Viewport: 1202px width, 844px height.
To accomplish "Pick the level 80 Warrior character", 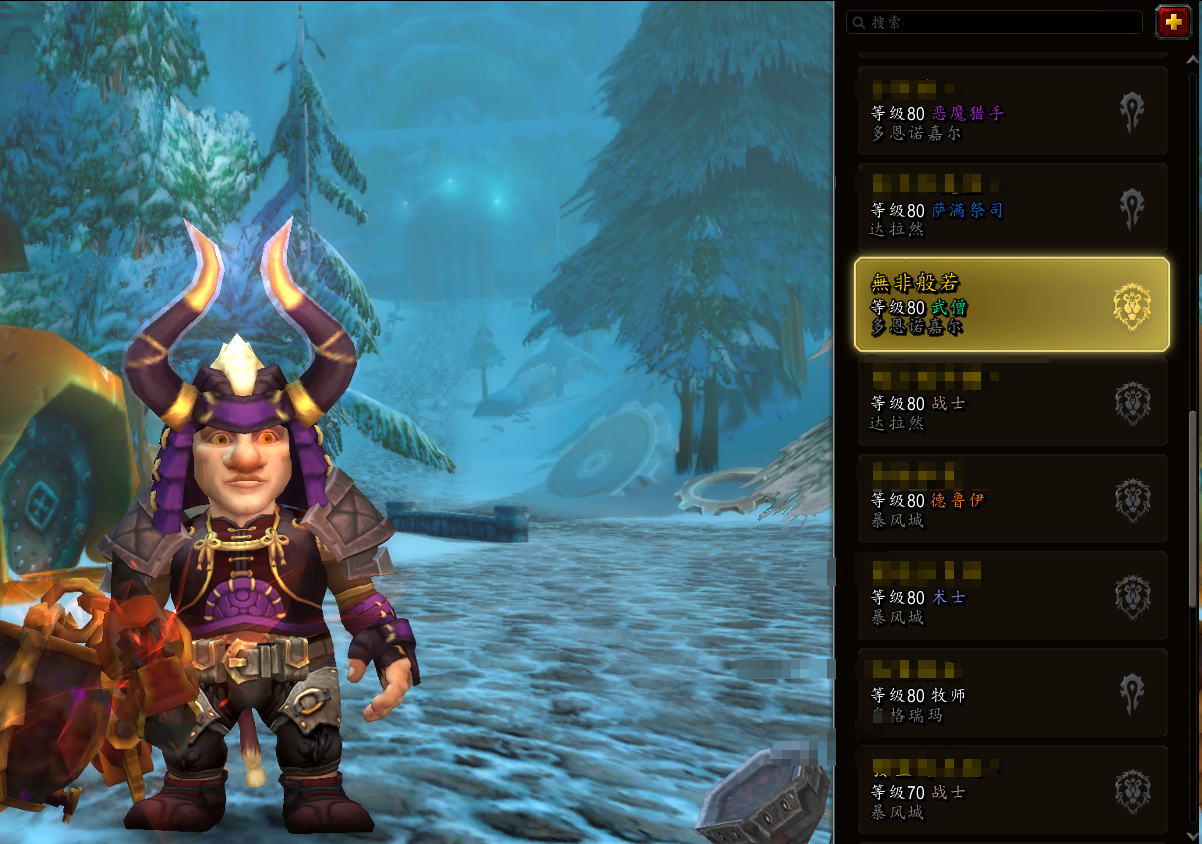I will coord(1010,402).
